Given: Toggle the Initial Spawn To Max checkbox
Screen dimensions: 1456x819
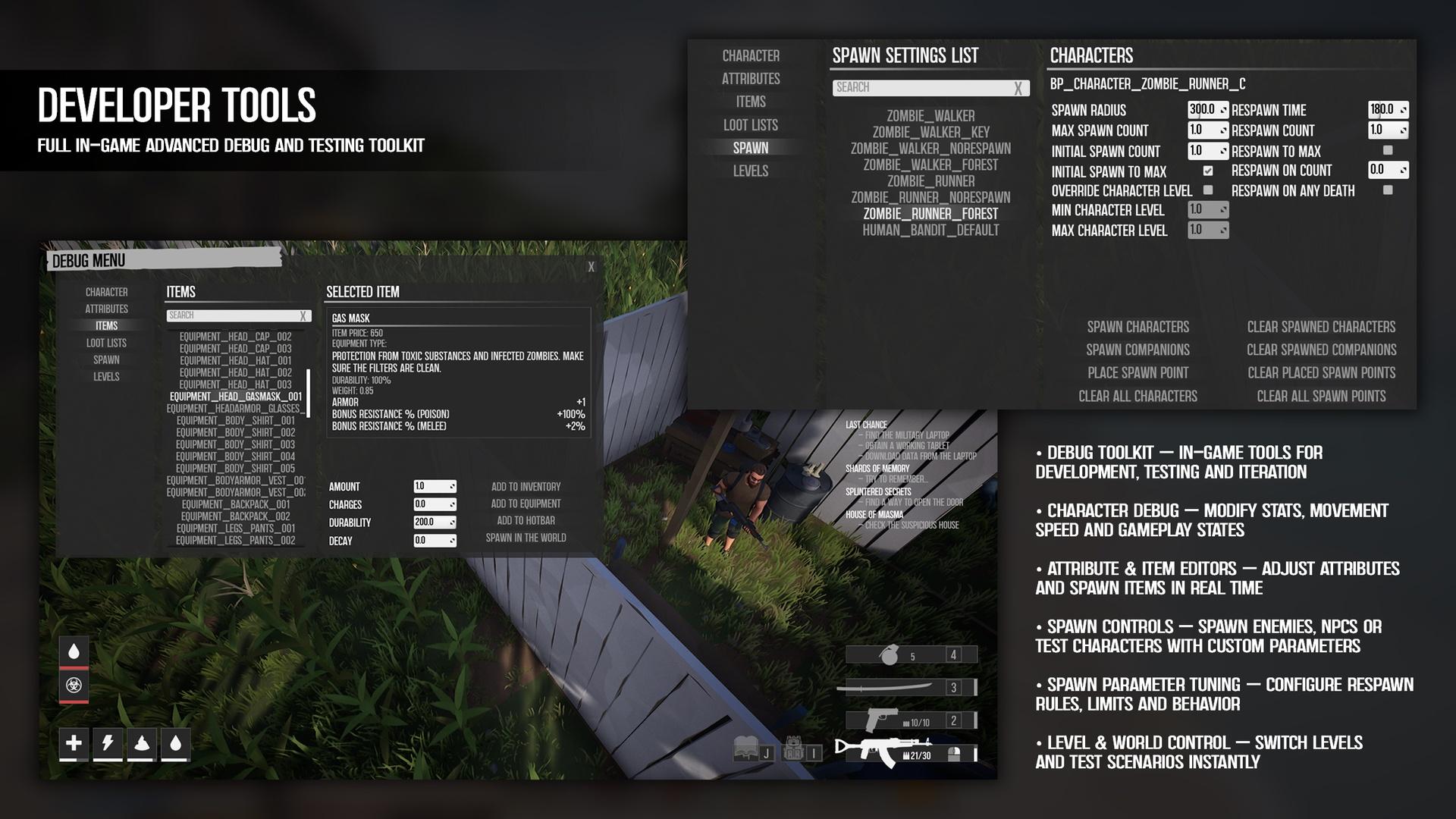Looking at the screenshot, I should [x=1208, y=171].
